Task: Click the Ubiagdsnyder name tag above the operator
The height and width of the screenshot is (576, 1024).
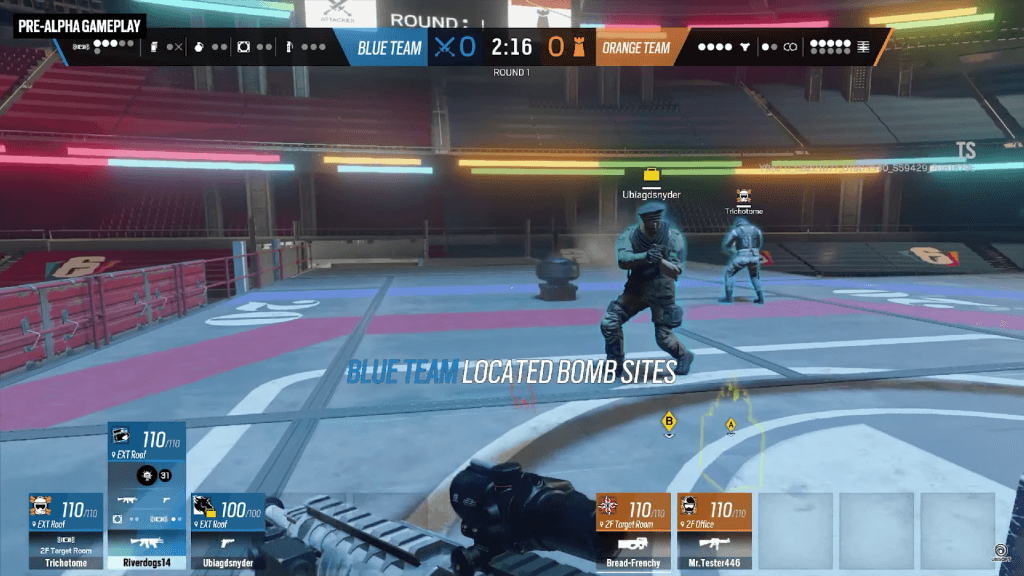Action: [651, 195]
